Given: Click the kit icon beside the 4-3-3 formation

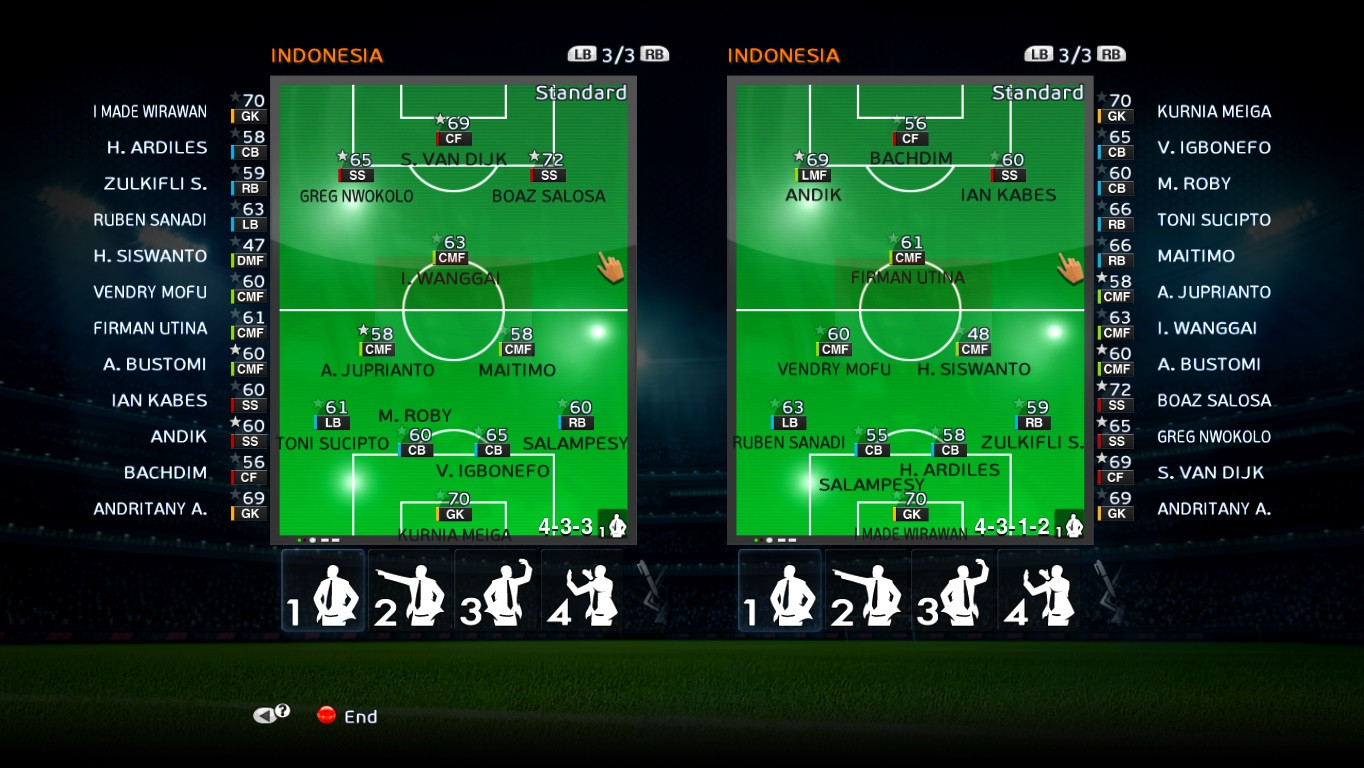Looking at the screenshot, I should click(617, 526).
